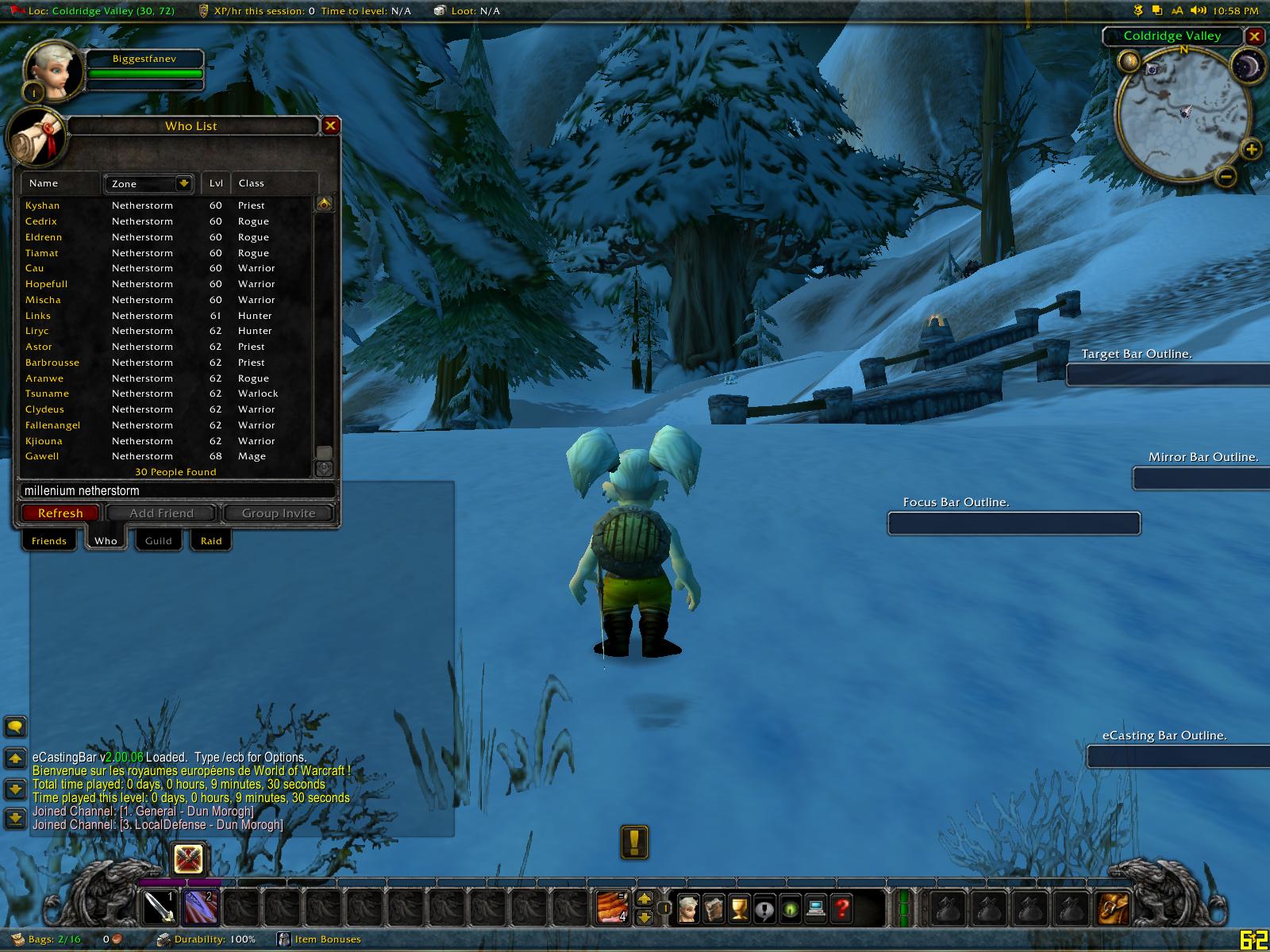The width and height of the screenshot is (1270, 952).
Task: Select player Kyshan in the list
Action: pyautogui.click(x=43, y=205)
